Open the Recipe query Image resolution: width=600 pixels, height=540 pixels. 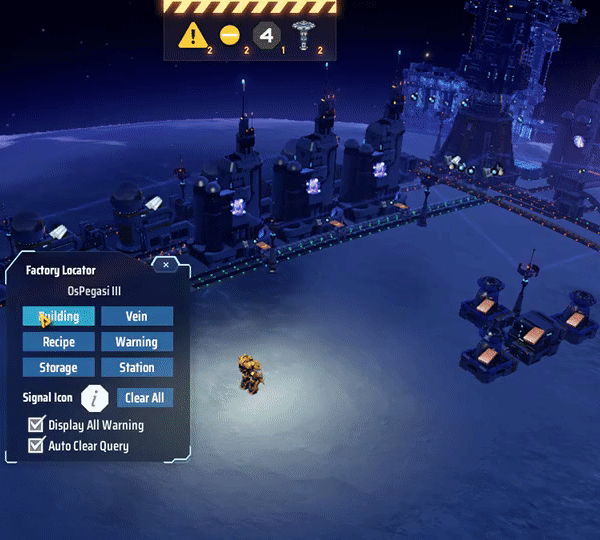pos(59,342)
